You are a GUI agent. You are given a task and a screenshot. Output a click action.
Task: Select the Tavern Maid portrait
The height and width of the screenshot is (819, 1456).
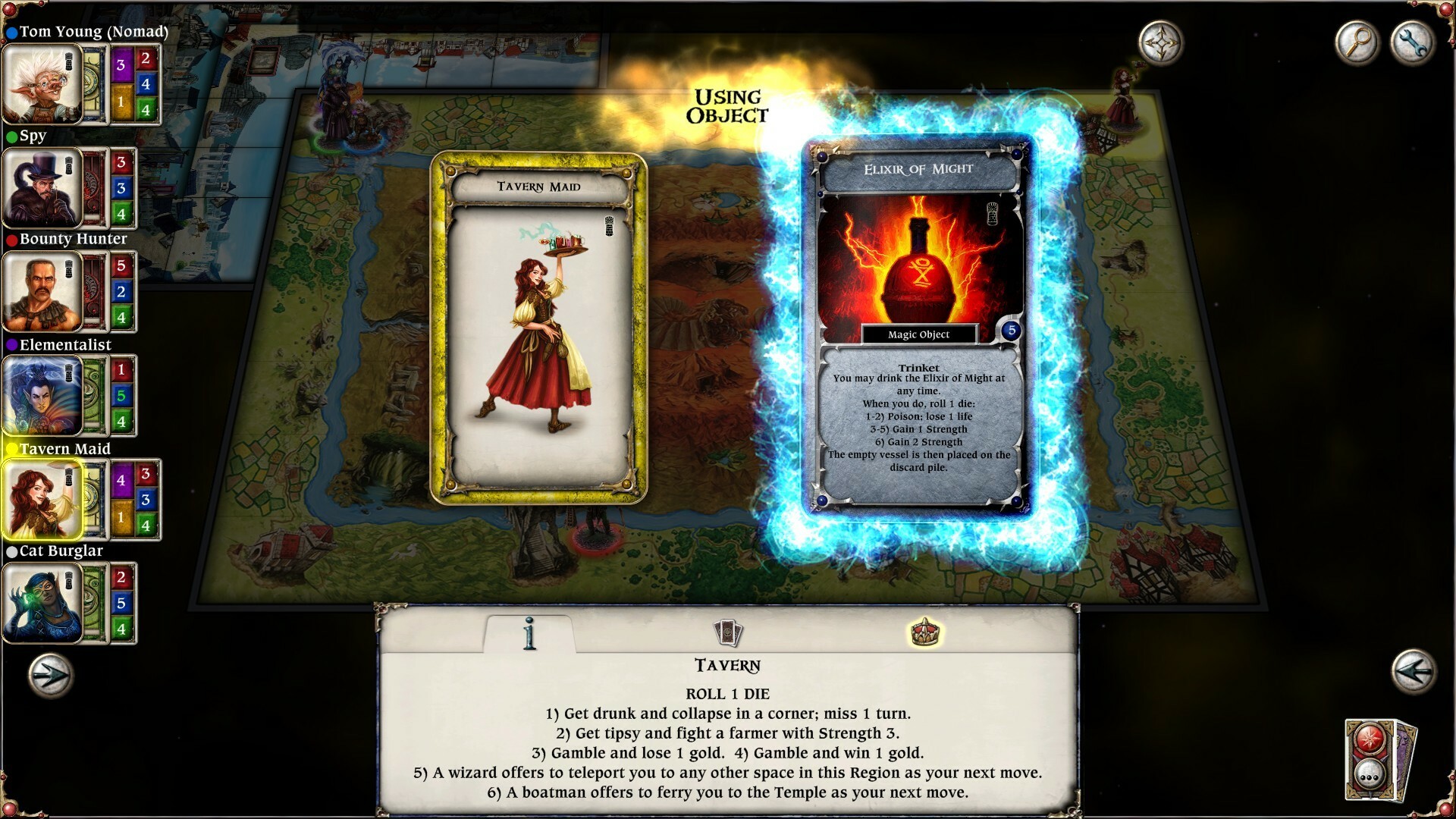(x=42, y=500)
